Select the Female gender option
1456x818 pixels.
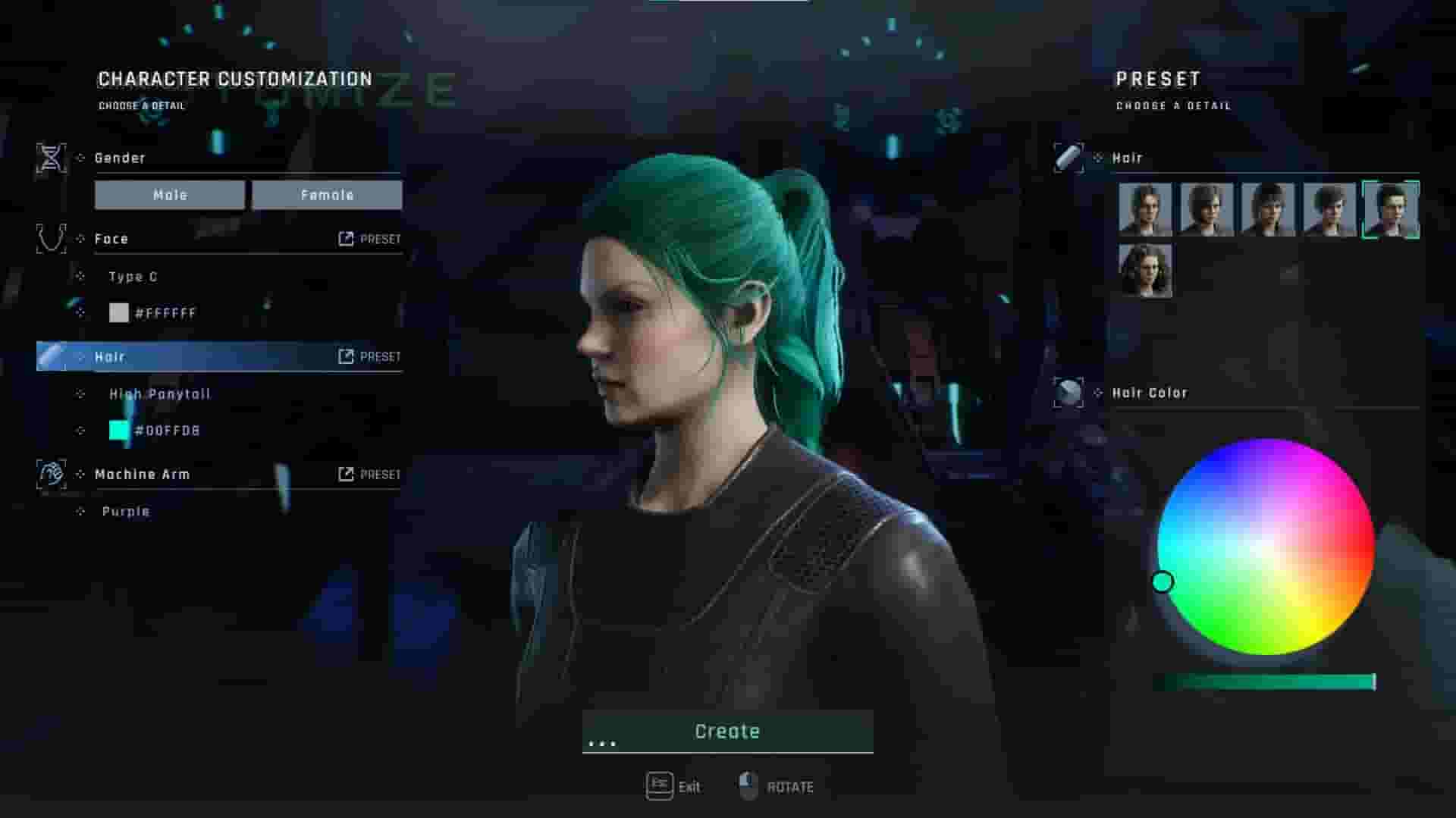[x=326, y=195]
